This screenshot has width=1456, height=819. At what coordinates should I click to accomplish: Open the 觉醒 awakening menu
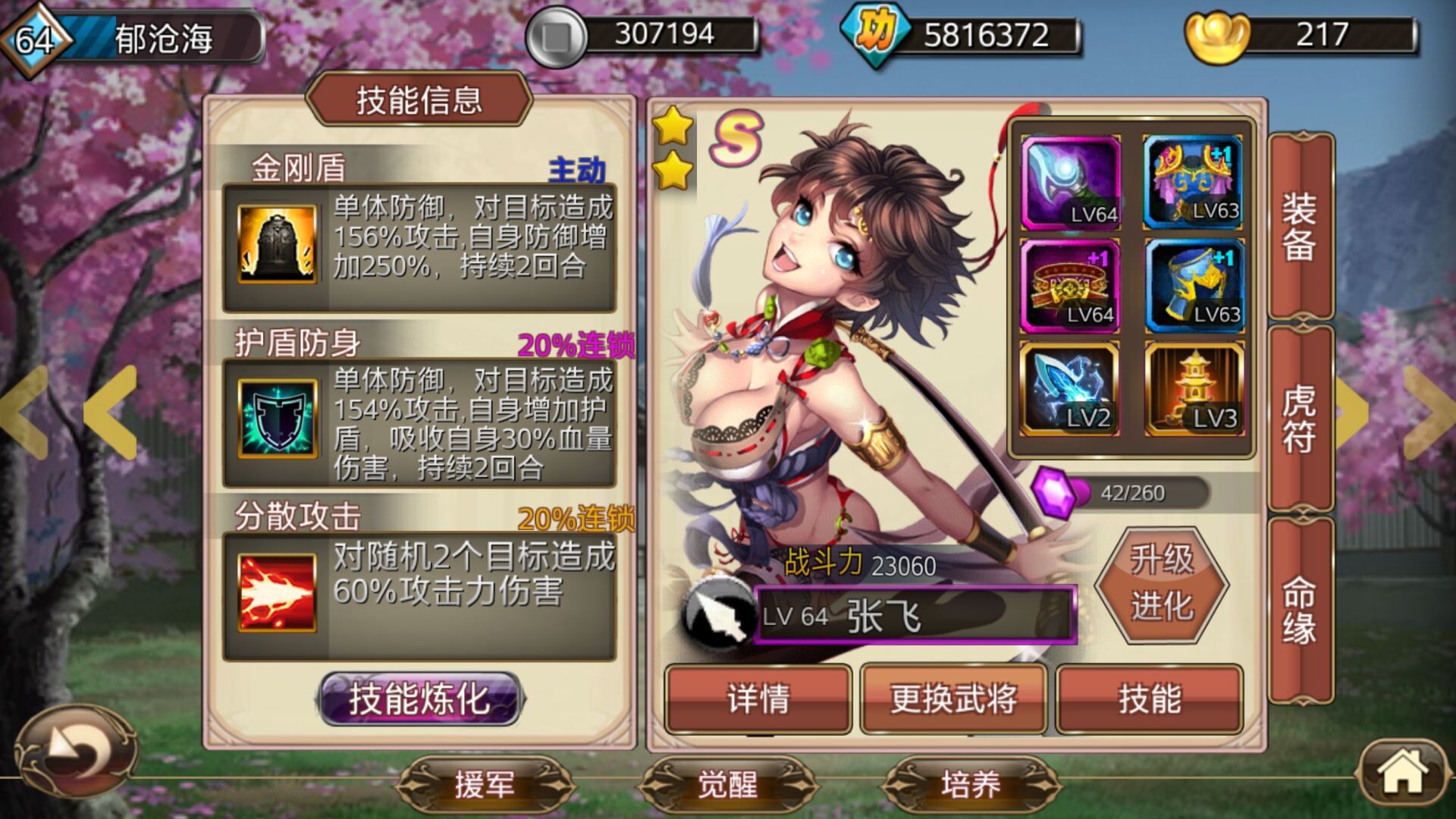727,785
